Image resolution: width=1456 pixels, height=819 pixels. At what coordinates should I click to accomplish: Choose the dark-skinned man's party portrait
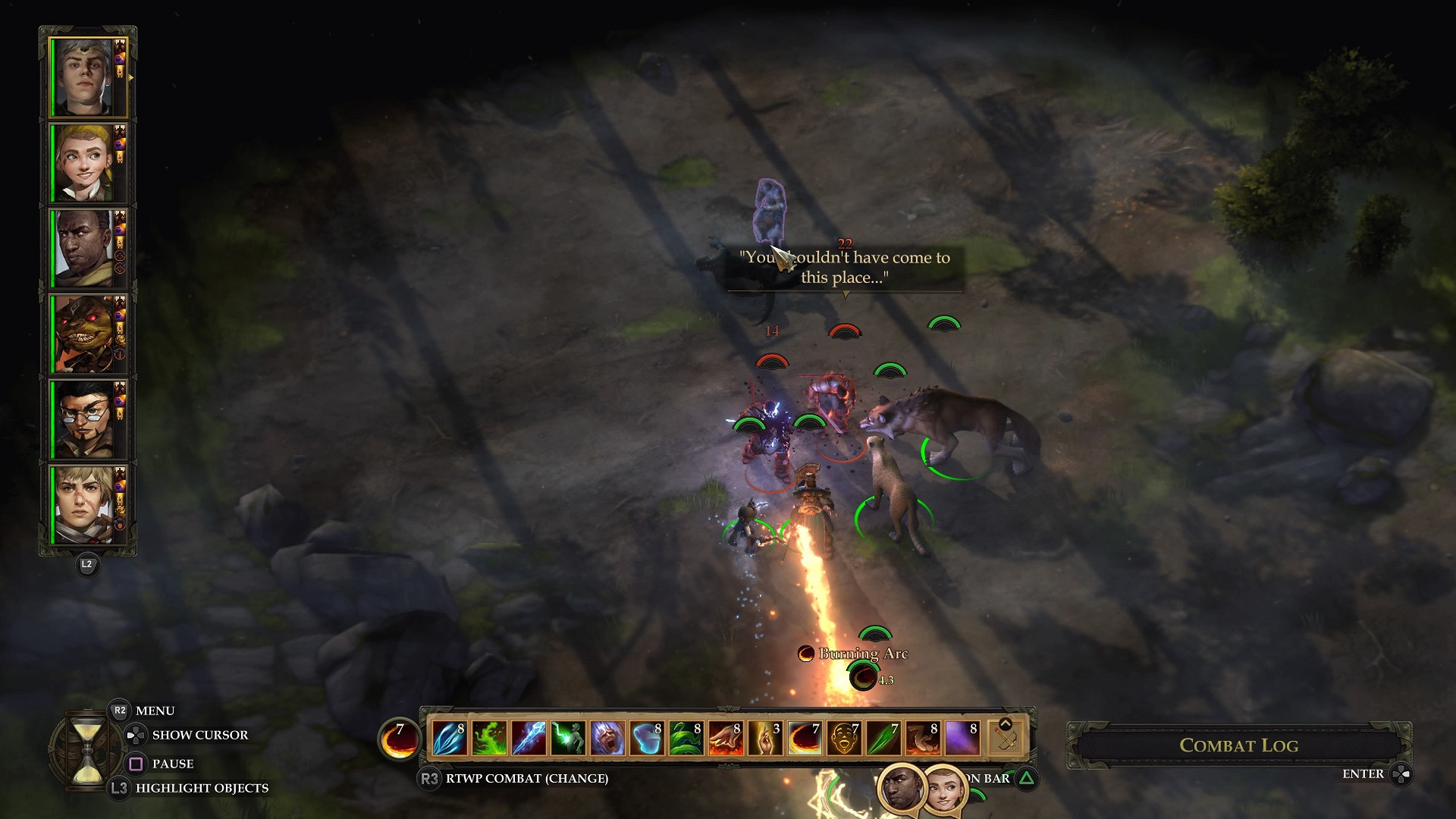pos(84,248)
